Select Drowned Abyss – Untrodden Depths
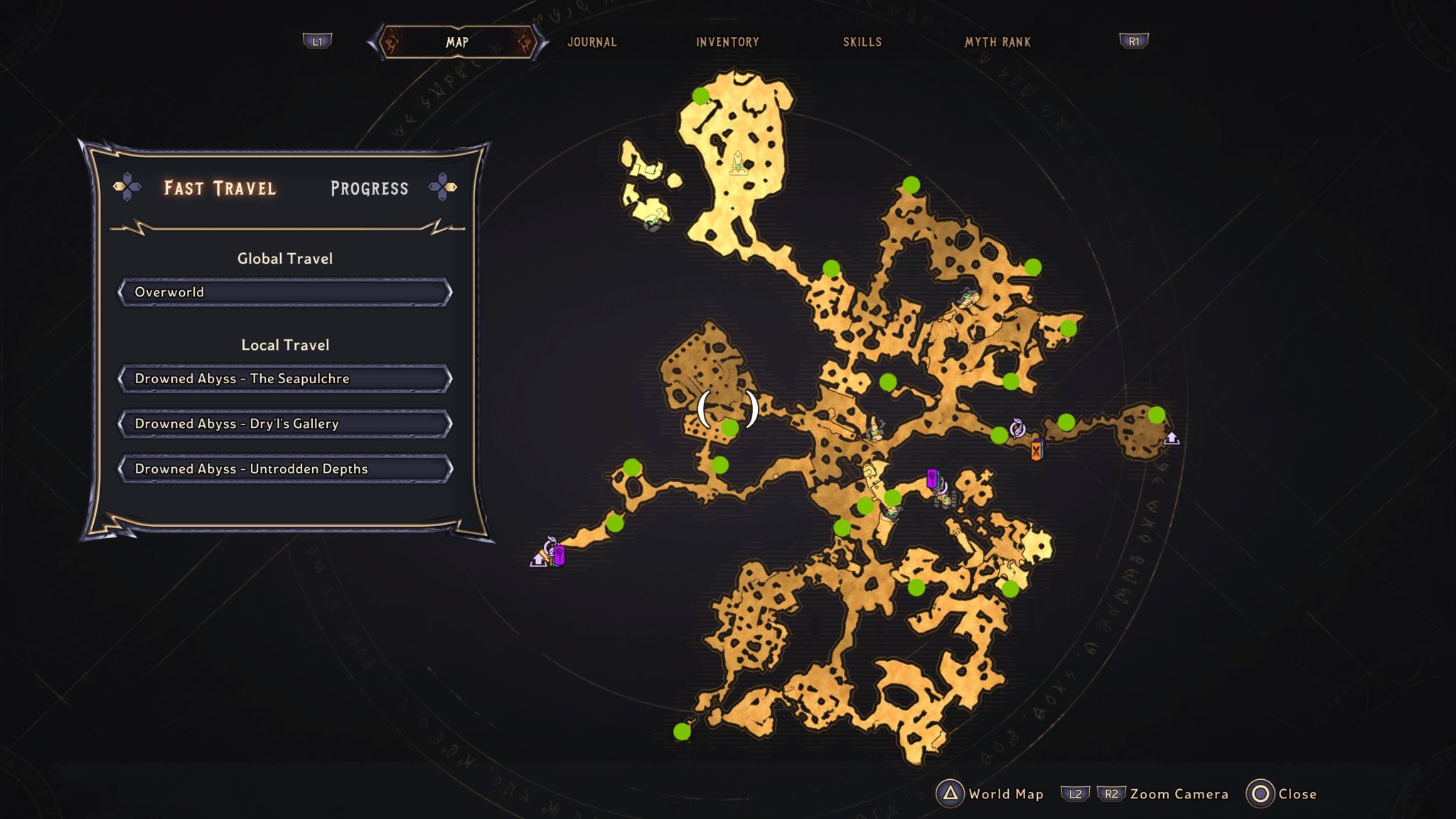 284,469
